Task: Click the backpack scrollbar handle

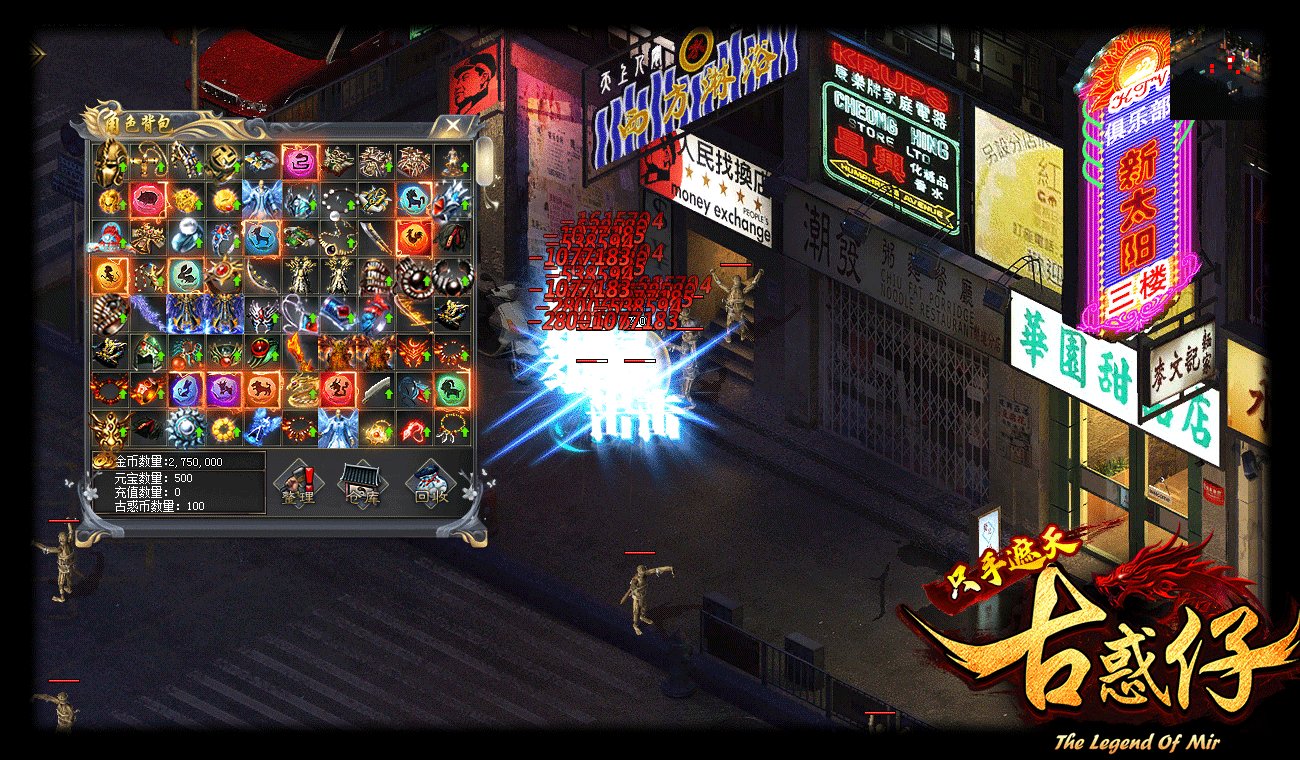Action: [484, 160]
